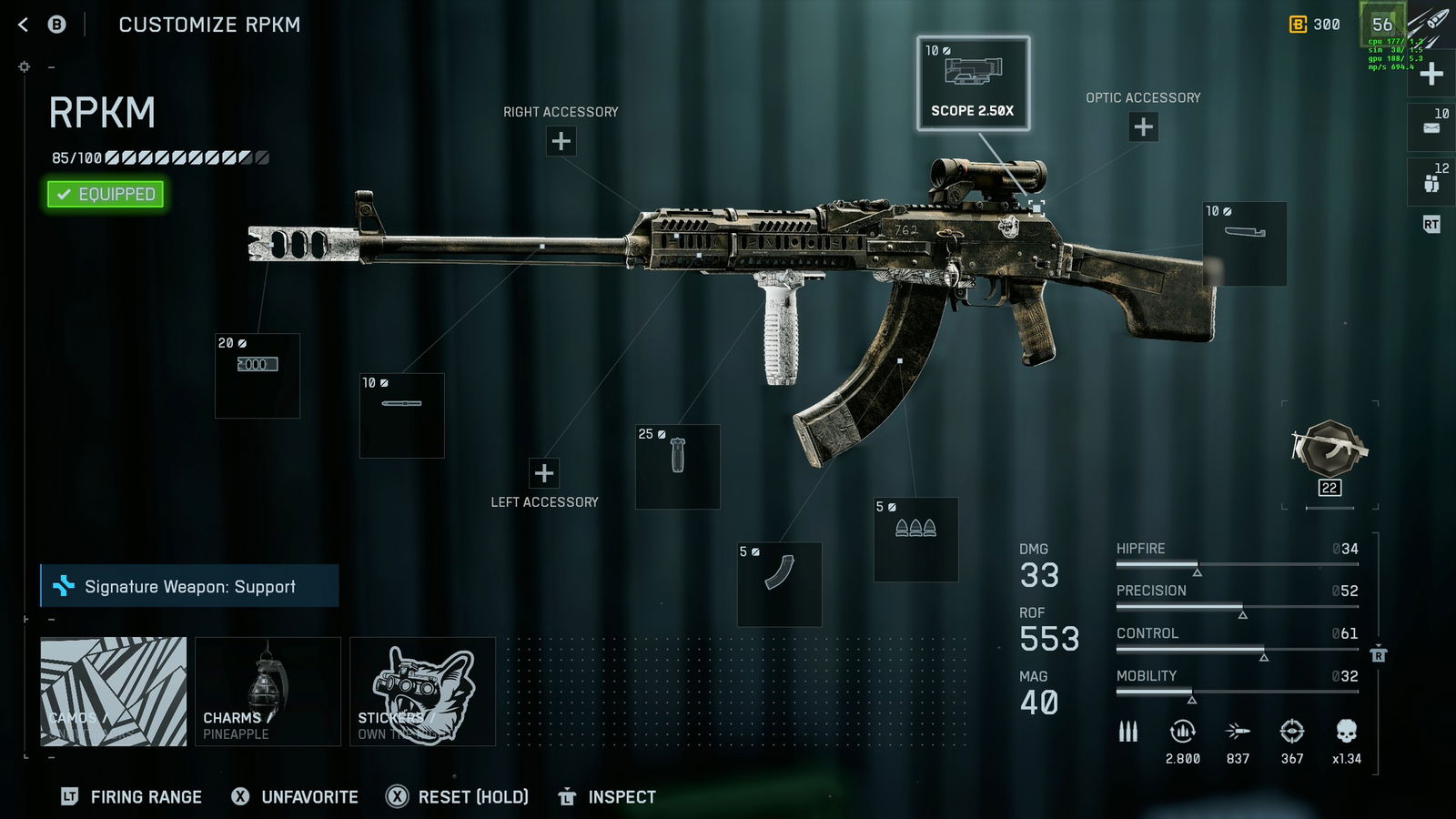Screen dimensions: 1456x819
Task: Inspect the RPKM weapon
Action: (x=608, y=797)
